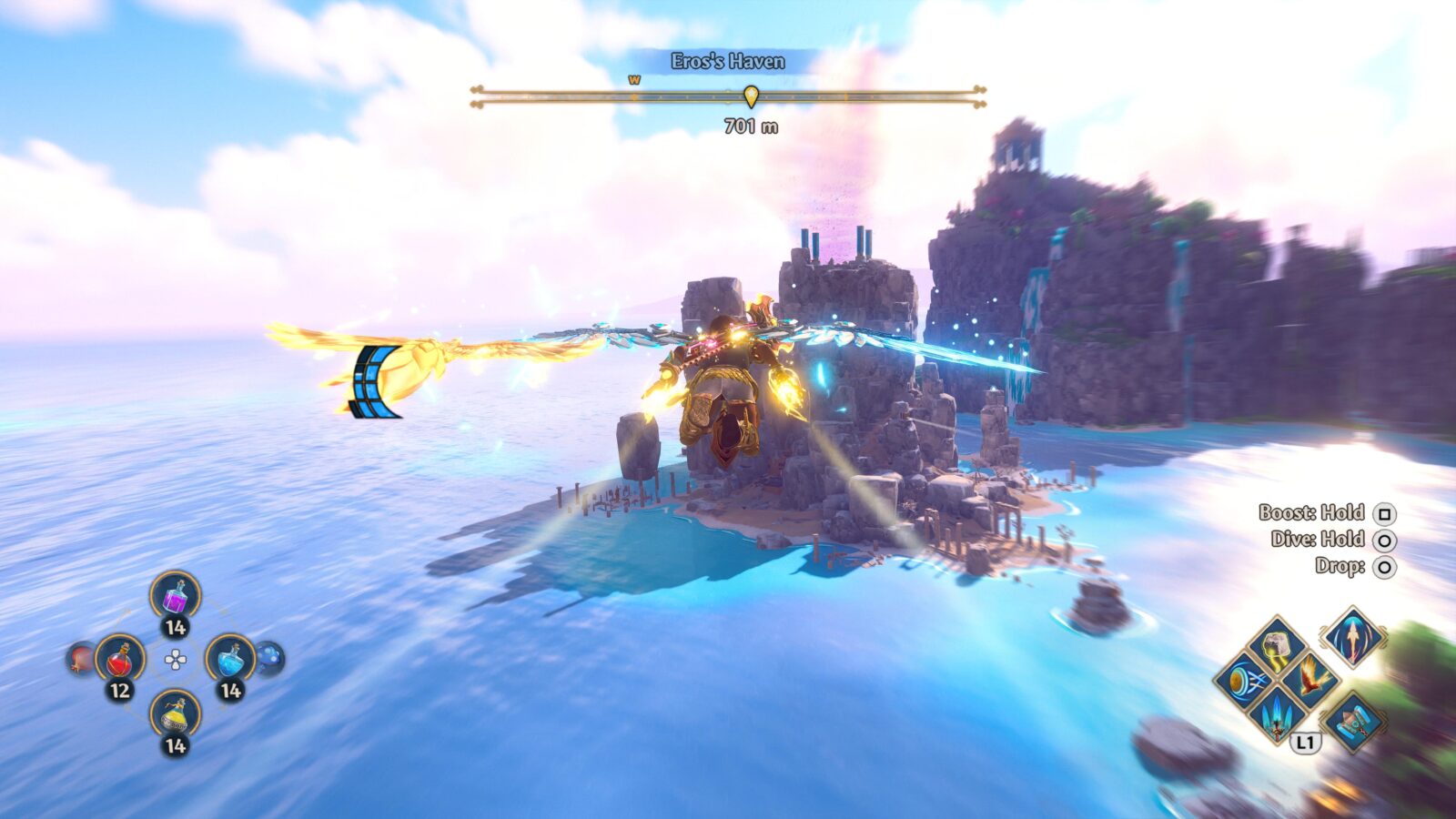Click the shield ability icon at lower right
1456x819 pixels.
point(1354,723)
